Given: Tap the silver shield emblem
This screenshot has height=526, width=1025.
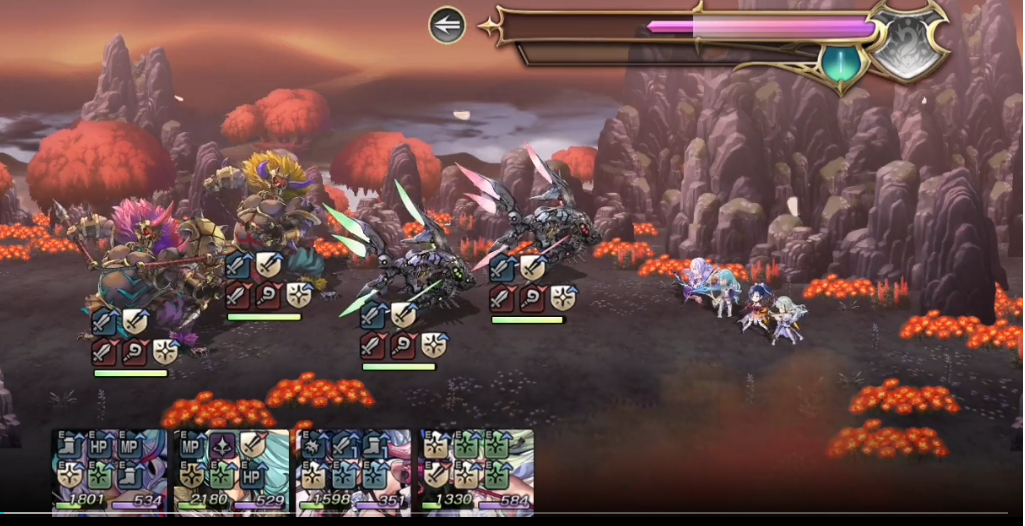Looking at the screenshot, I should 907,42.
